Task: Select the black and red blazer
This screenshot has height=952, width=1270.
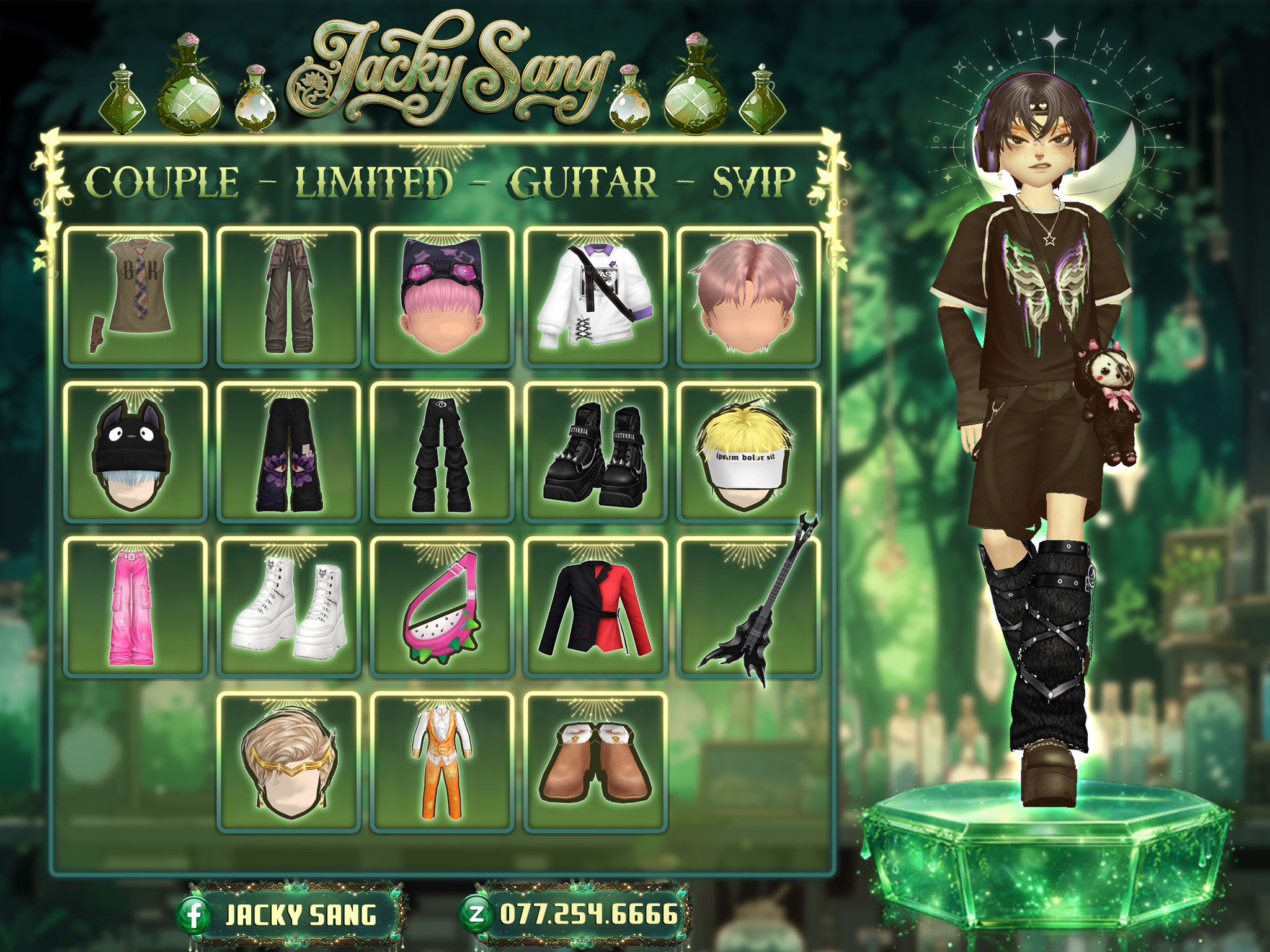Action: click(x=595, y=607)
